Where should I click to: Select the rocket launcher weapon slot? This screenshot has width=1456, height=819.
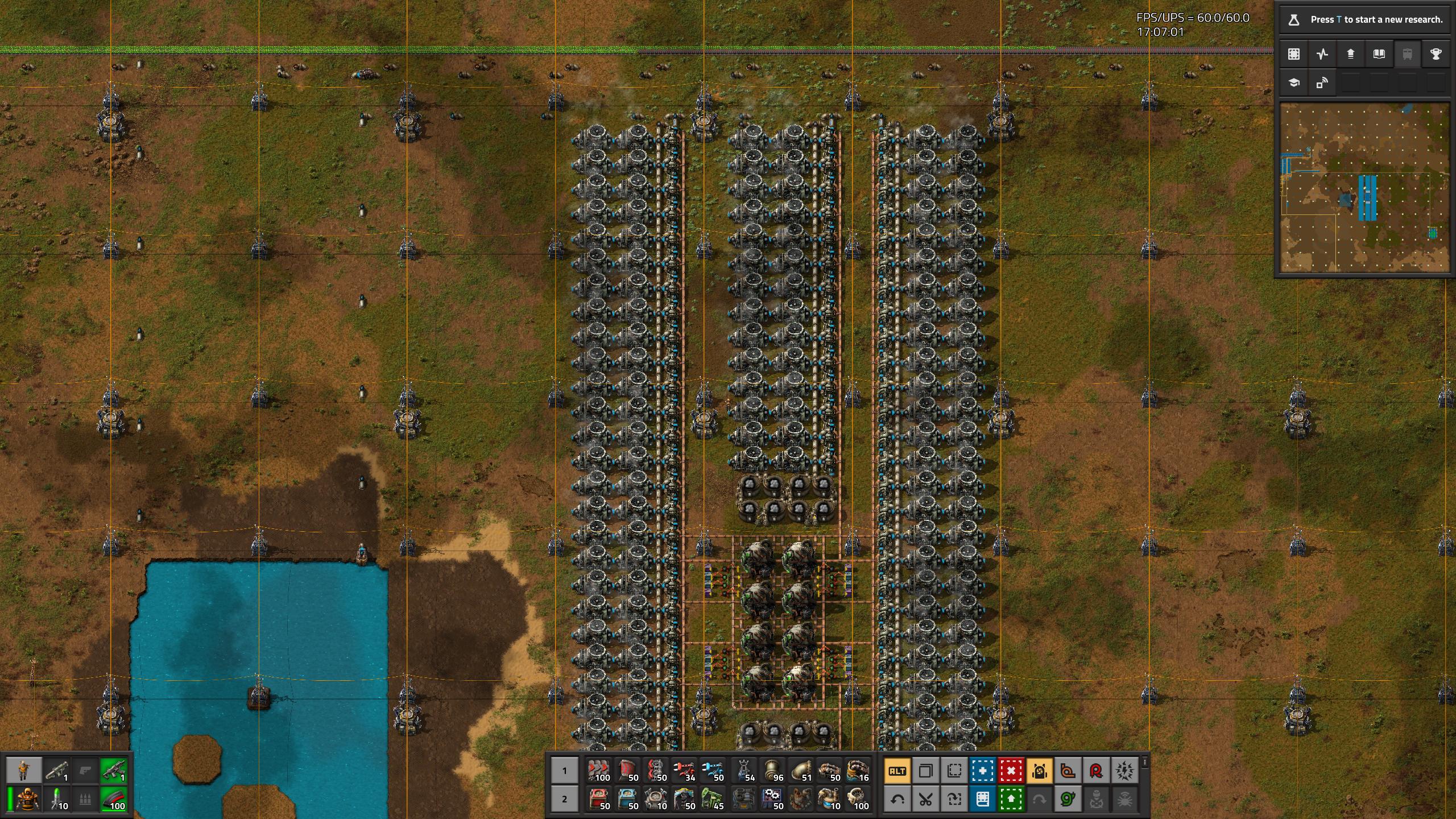pos(57,771)
